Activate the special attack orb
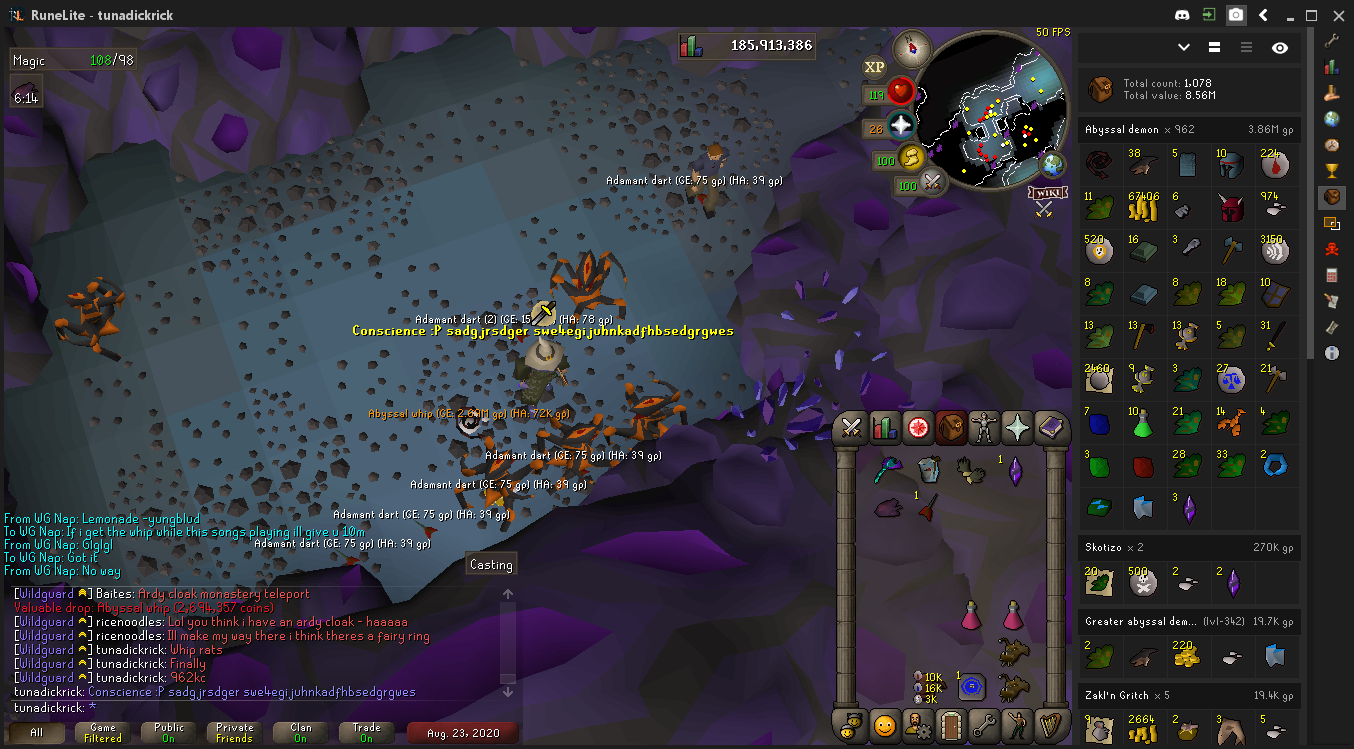Screen dimensions: 1354x749 click(934, 182)
